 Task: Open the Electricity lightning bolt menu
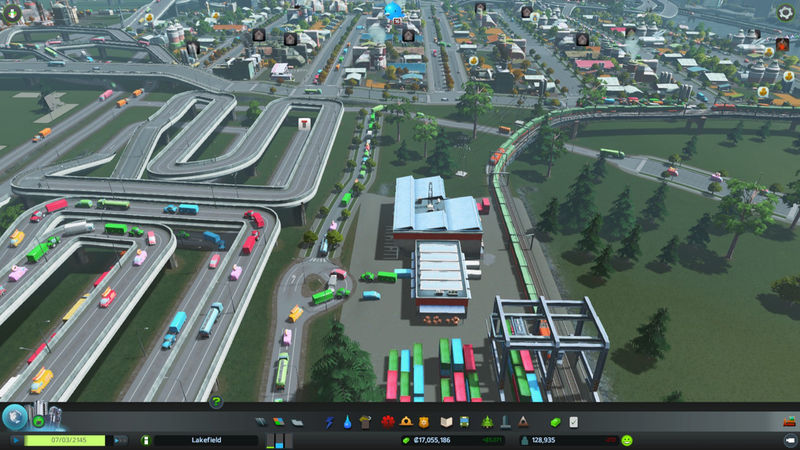330,421
